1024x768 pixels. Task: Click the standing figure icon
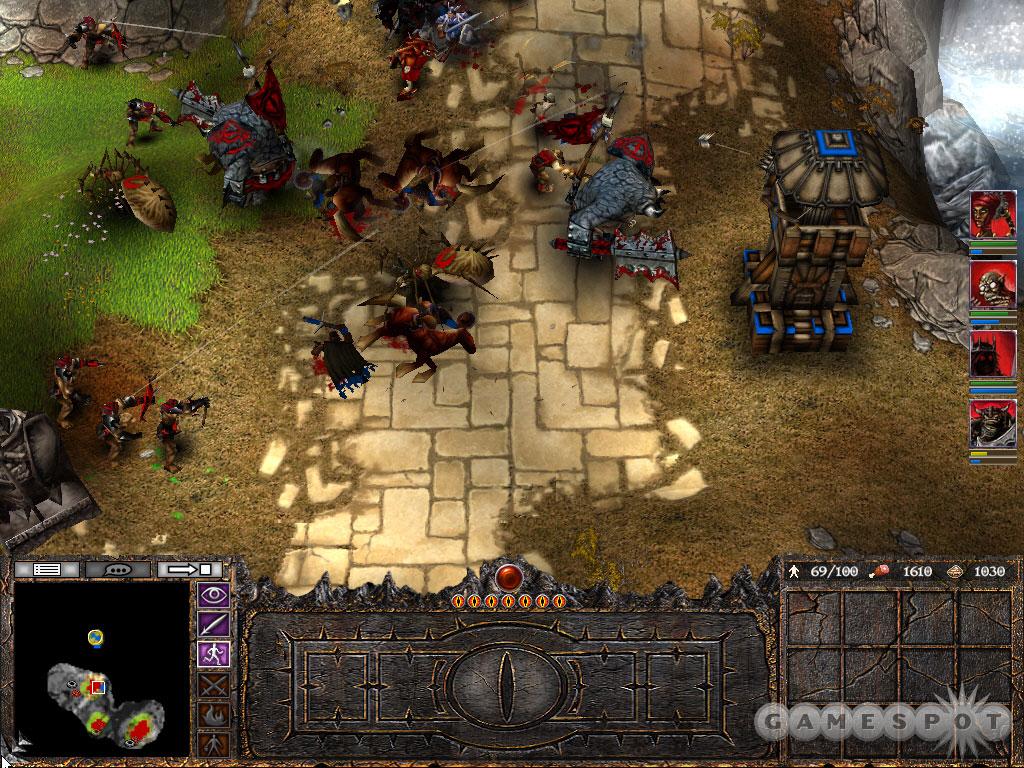(x=216, y=743)
